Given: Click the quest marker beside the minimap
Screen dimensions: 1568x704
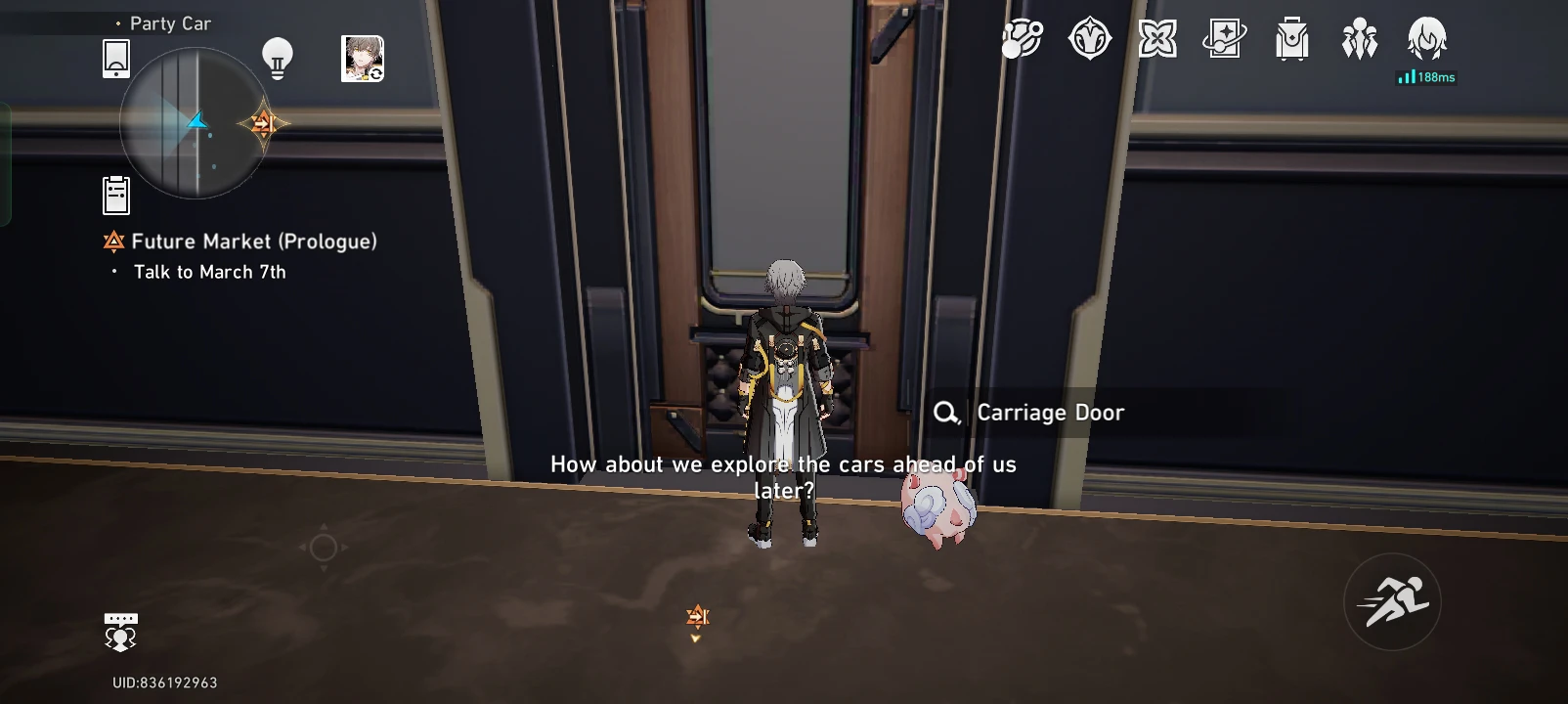Looking at the screenshot, I should click(263, 123).
